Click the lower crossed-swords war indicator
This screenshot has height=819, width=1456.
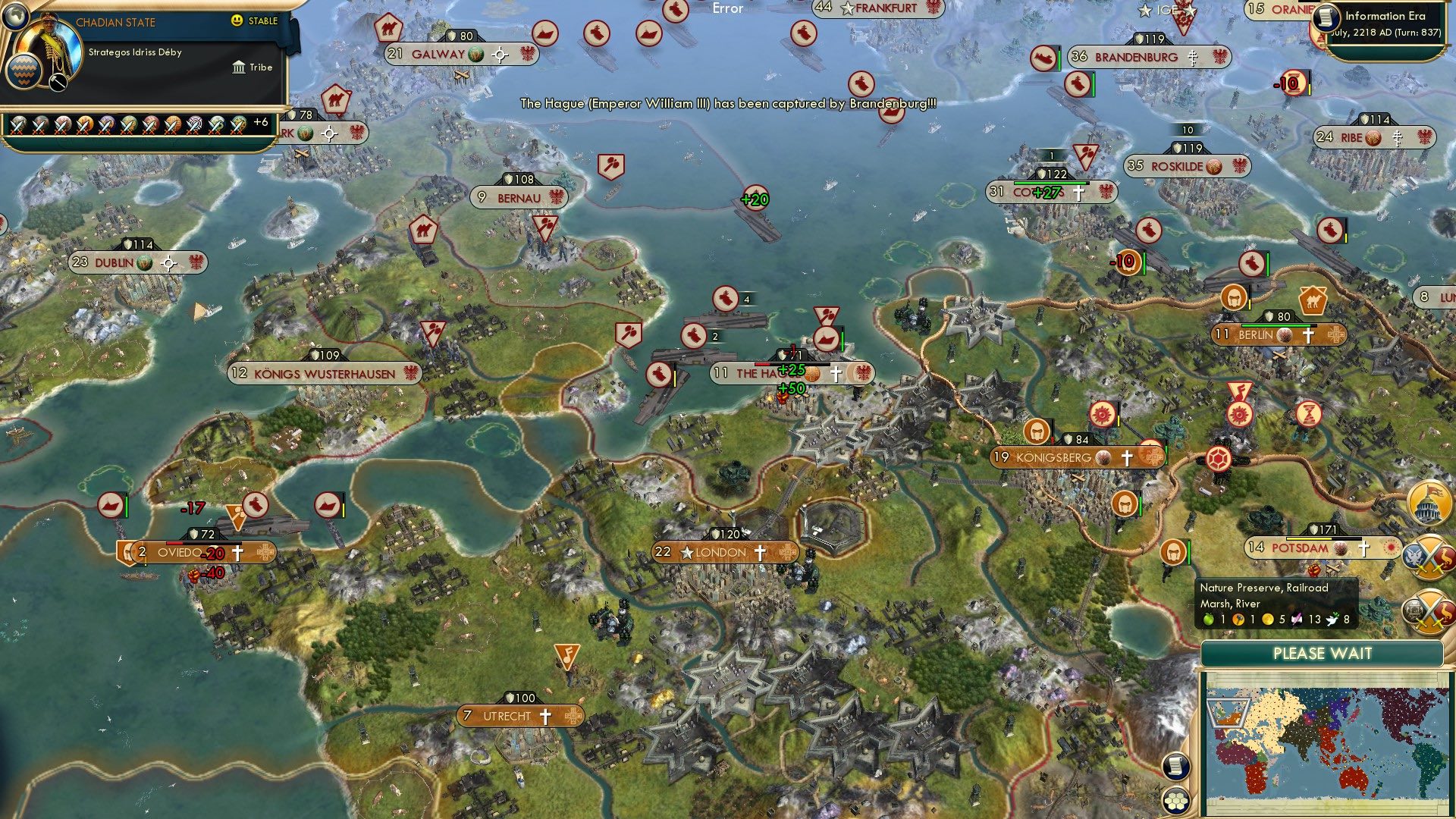coord(1429,612)
